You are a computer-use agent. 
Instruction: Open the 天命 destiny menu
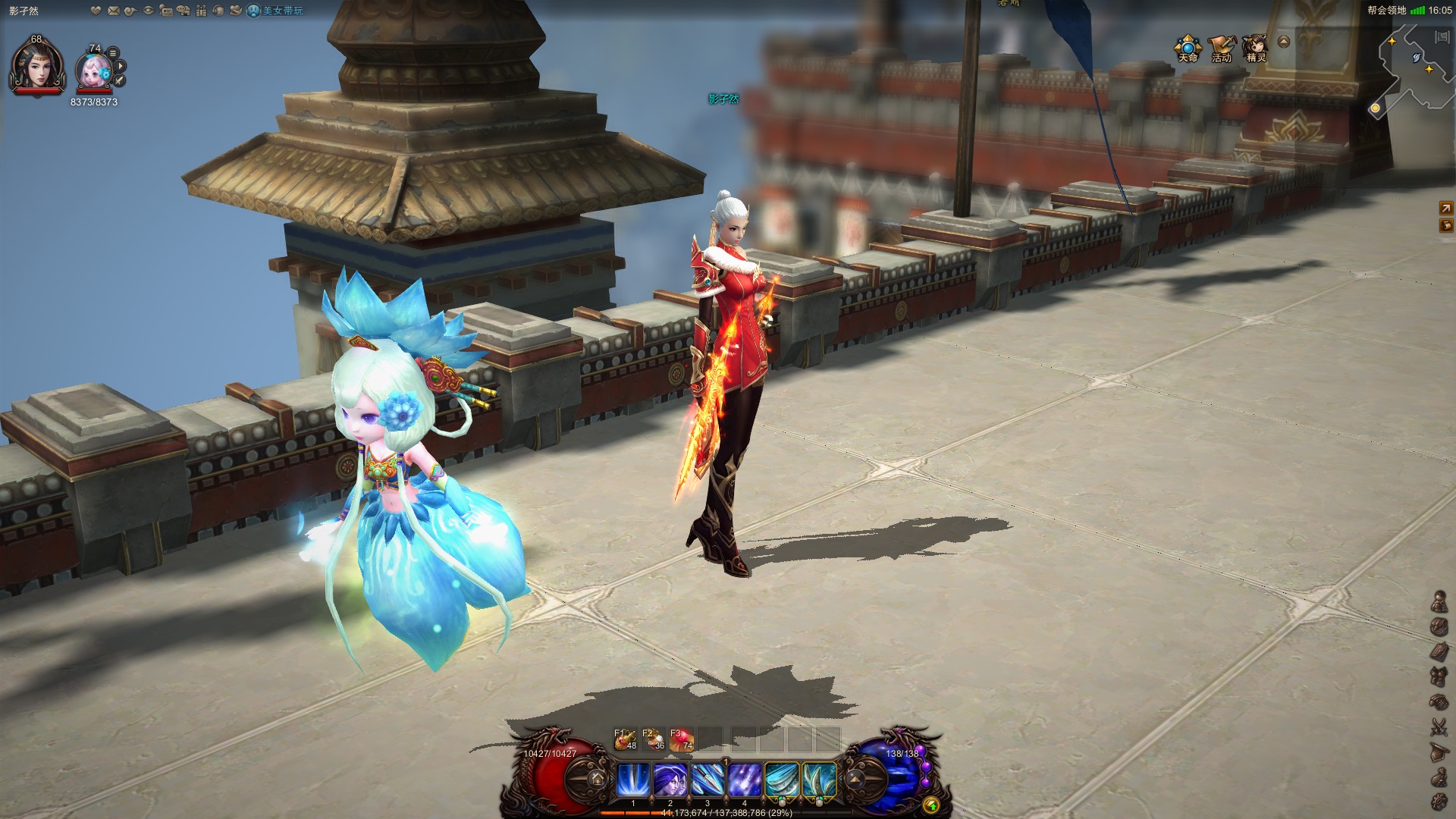point(1188,47)
